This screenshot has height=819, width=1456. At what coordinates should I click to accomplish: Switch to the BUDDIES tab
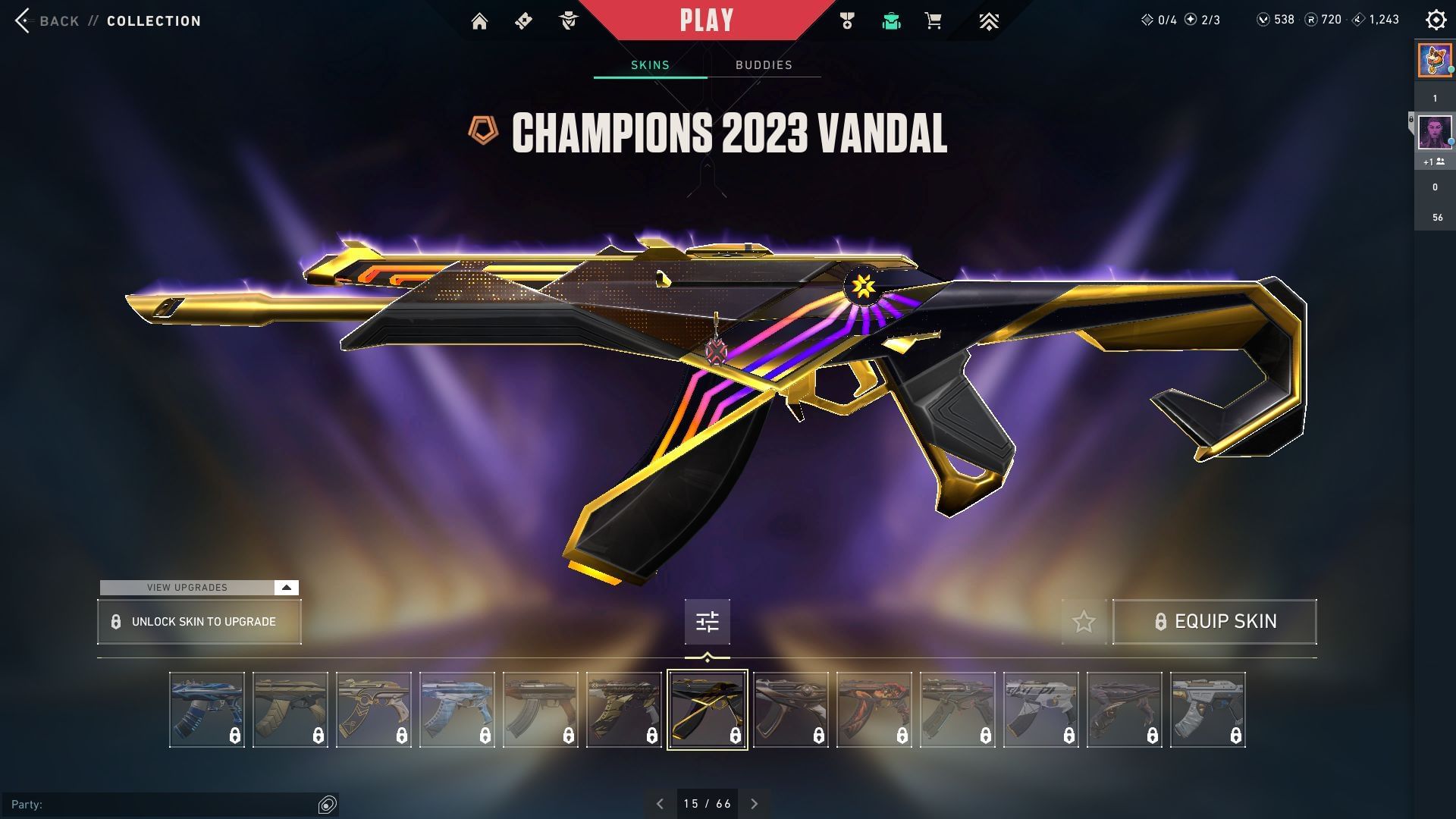tap(763, 65)
